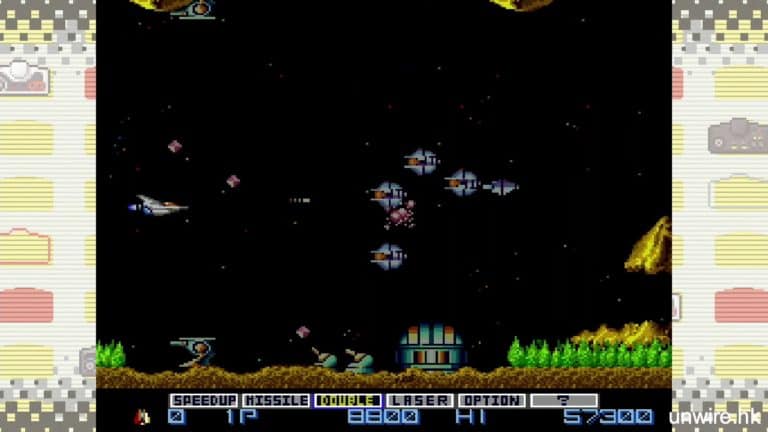Select the OPTION power-up slot

pyautogui.click(x=491, y=400)
